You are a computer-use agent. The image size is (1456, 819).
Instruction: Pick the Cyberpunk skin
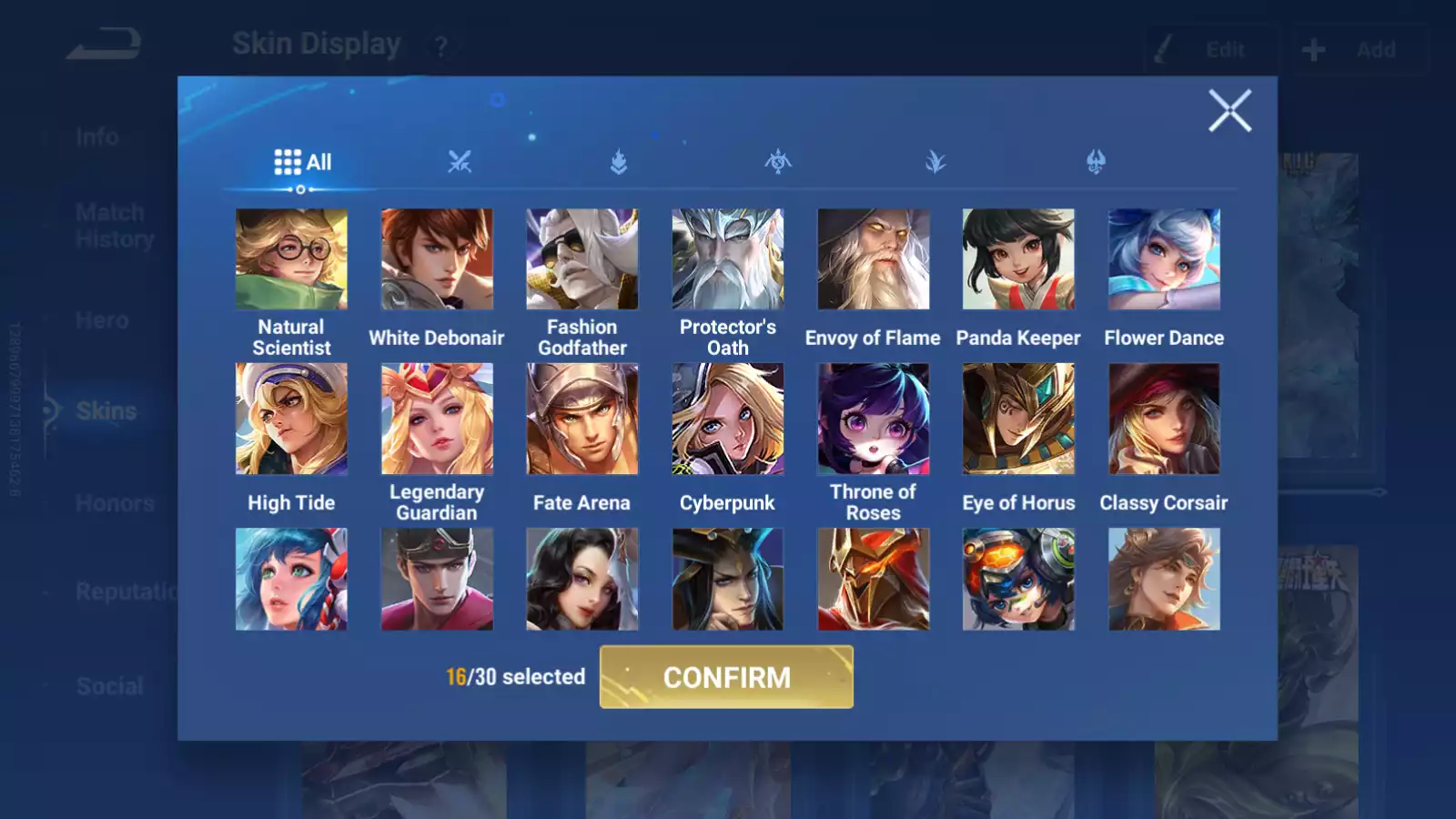728,419
